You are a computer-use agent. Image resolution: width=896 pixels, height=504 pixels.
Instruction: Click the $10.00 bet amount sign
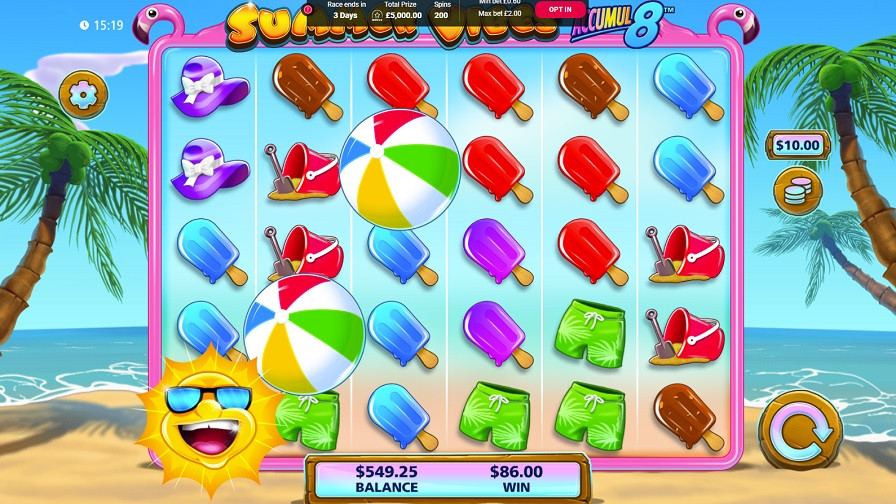tap(797, 145)
